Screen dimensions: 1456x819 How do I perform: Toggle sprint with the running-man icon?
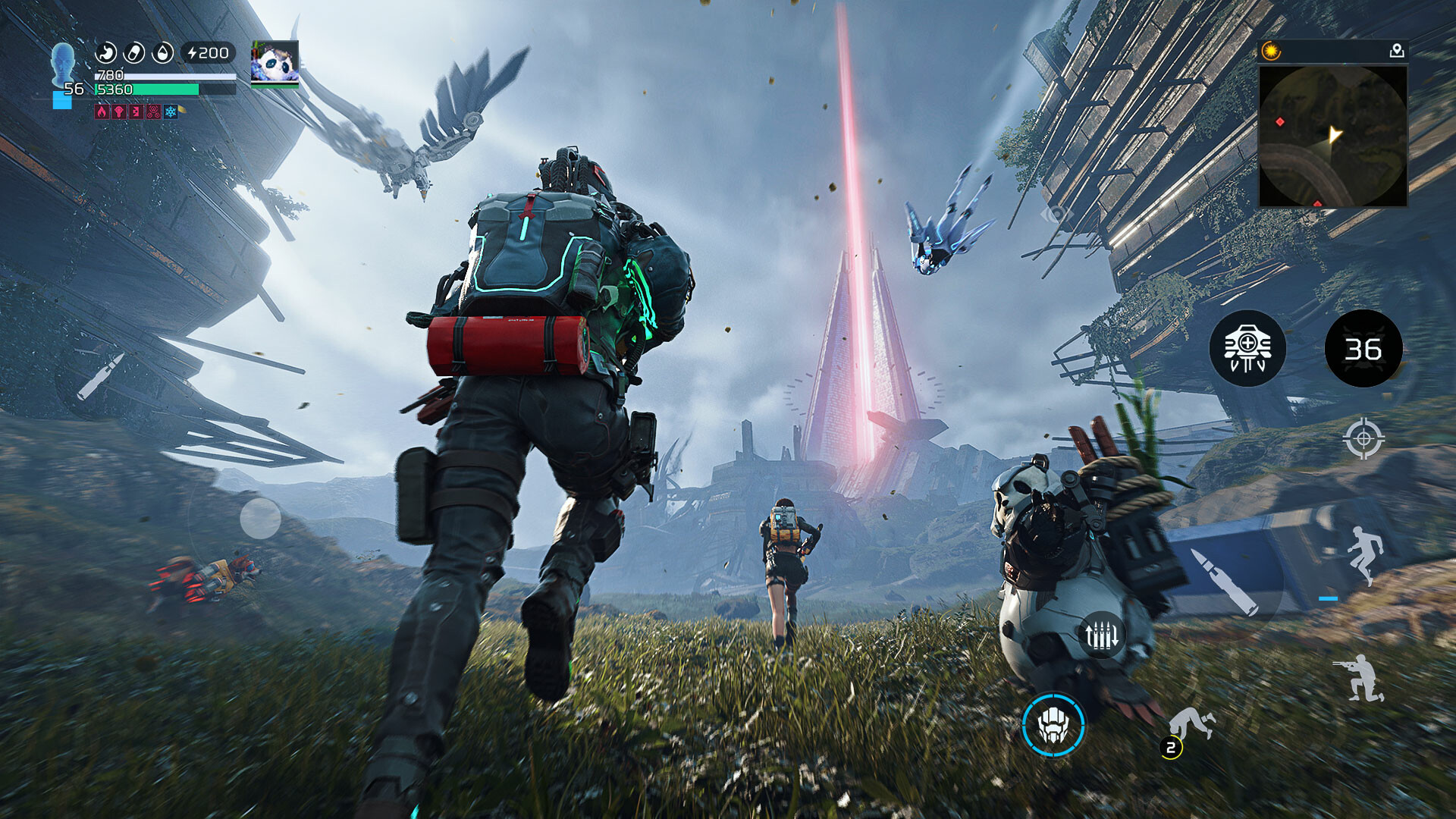tap(1363, 557)
